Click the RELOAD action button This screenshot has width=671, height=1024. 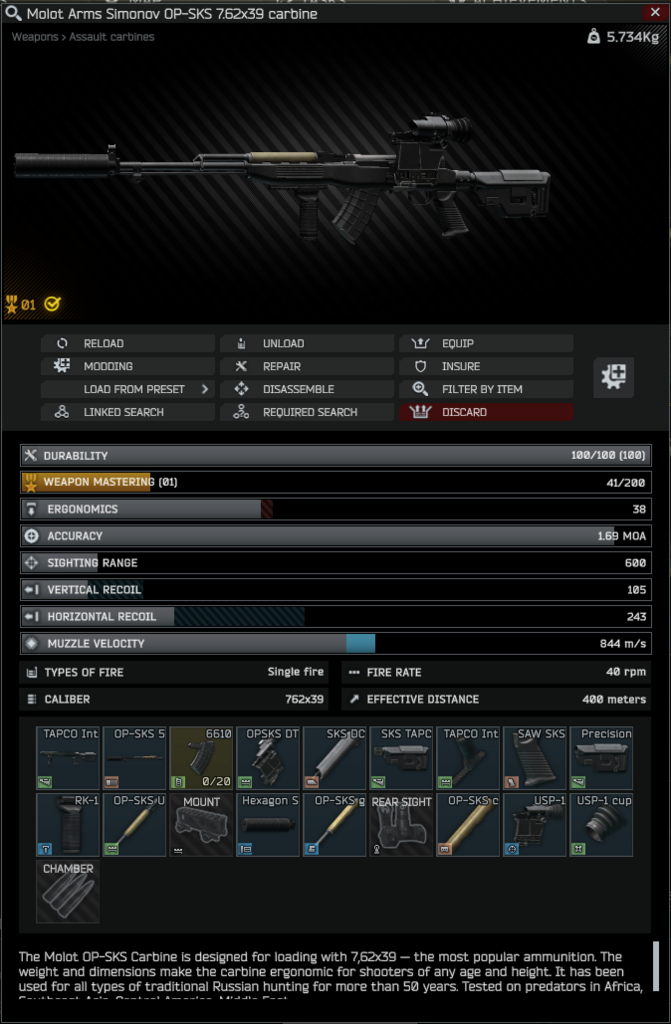(x=128, y=343)
